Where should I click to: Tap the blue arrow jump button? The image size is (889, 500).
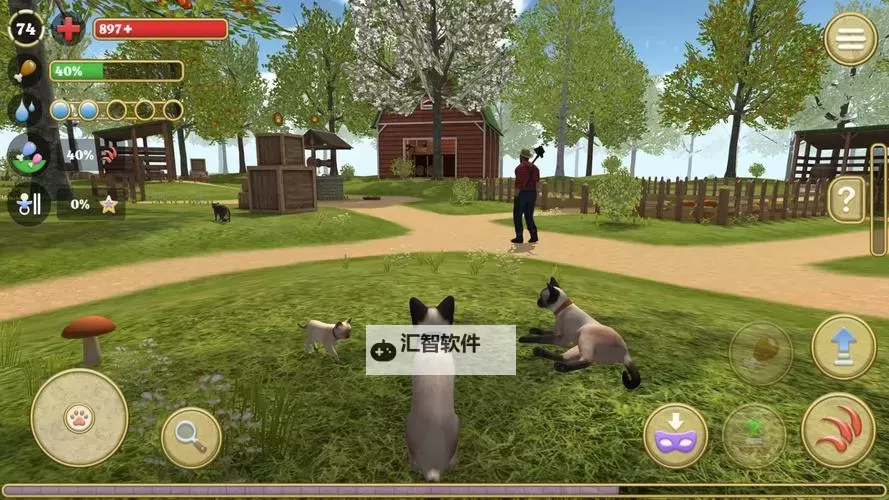pos(843,347)
